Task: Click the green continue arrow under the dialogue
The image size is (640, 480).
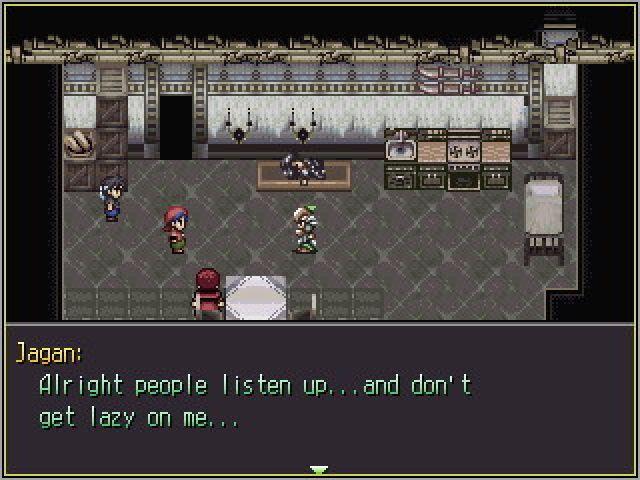Action: (x=319, y=469)
